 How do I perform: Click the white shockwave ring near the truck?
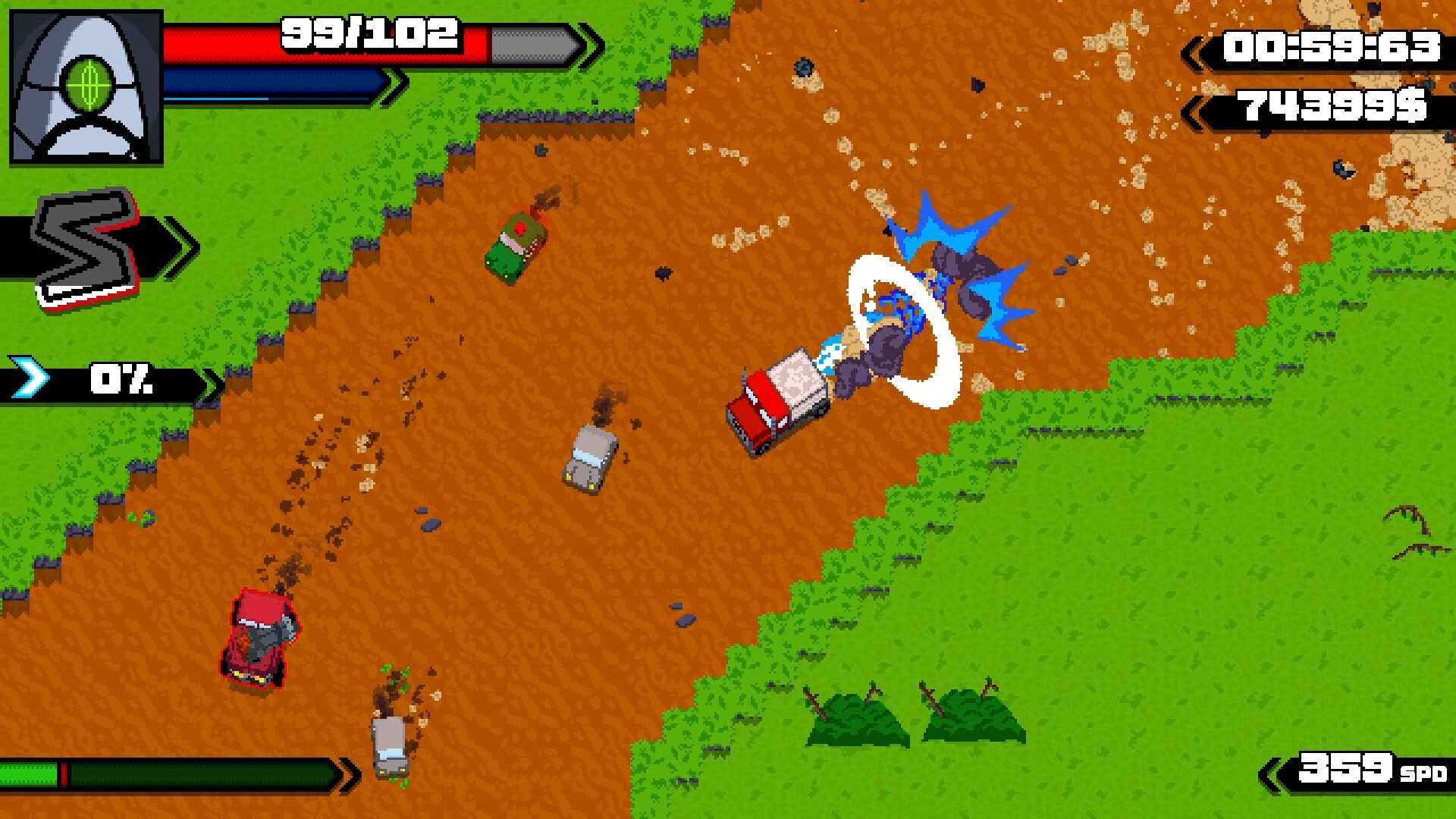(902, 330)
